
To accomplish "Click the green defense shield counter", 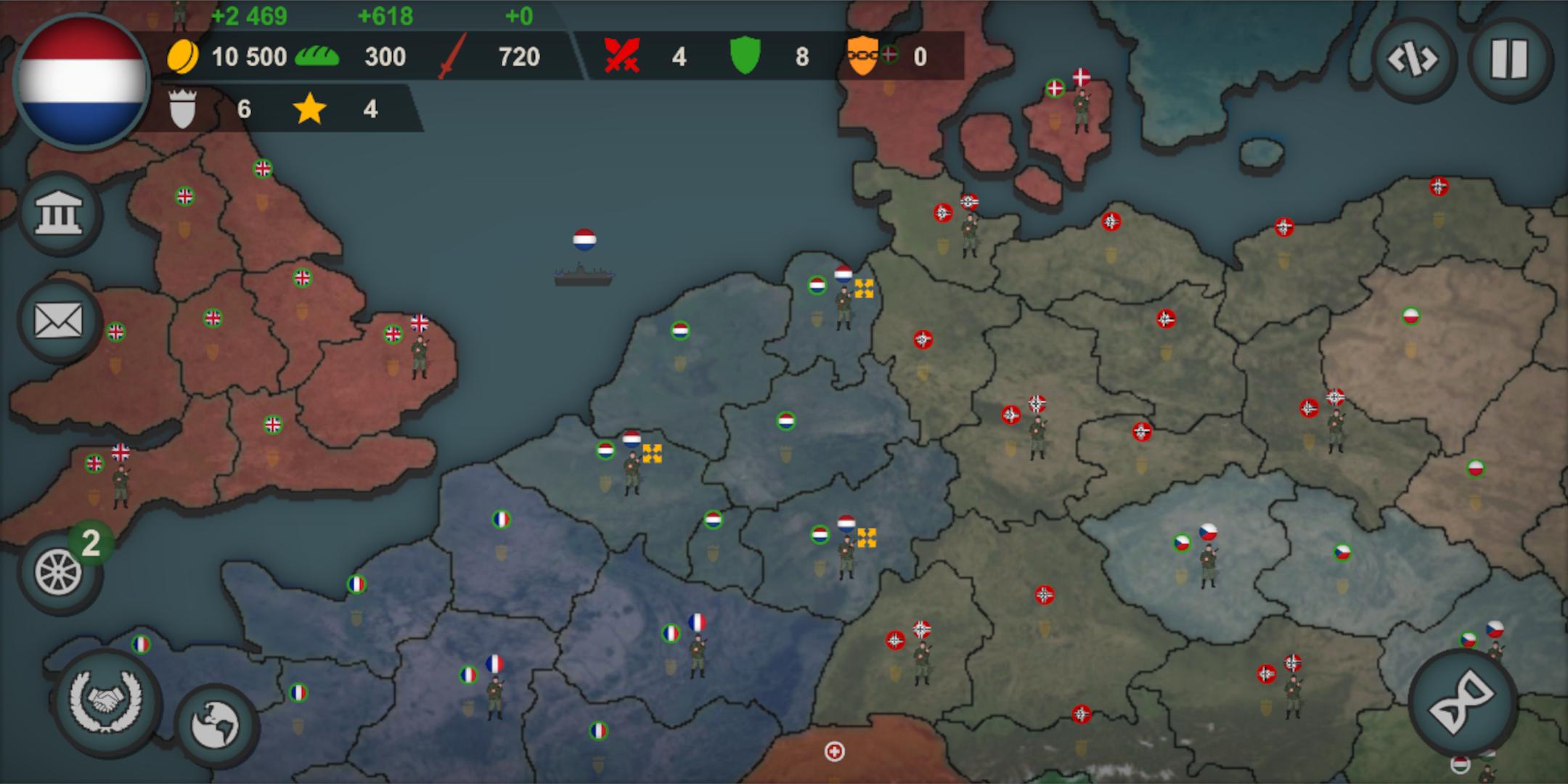I will click(746, 57).
